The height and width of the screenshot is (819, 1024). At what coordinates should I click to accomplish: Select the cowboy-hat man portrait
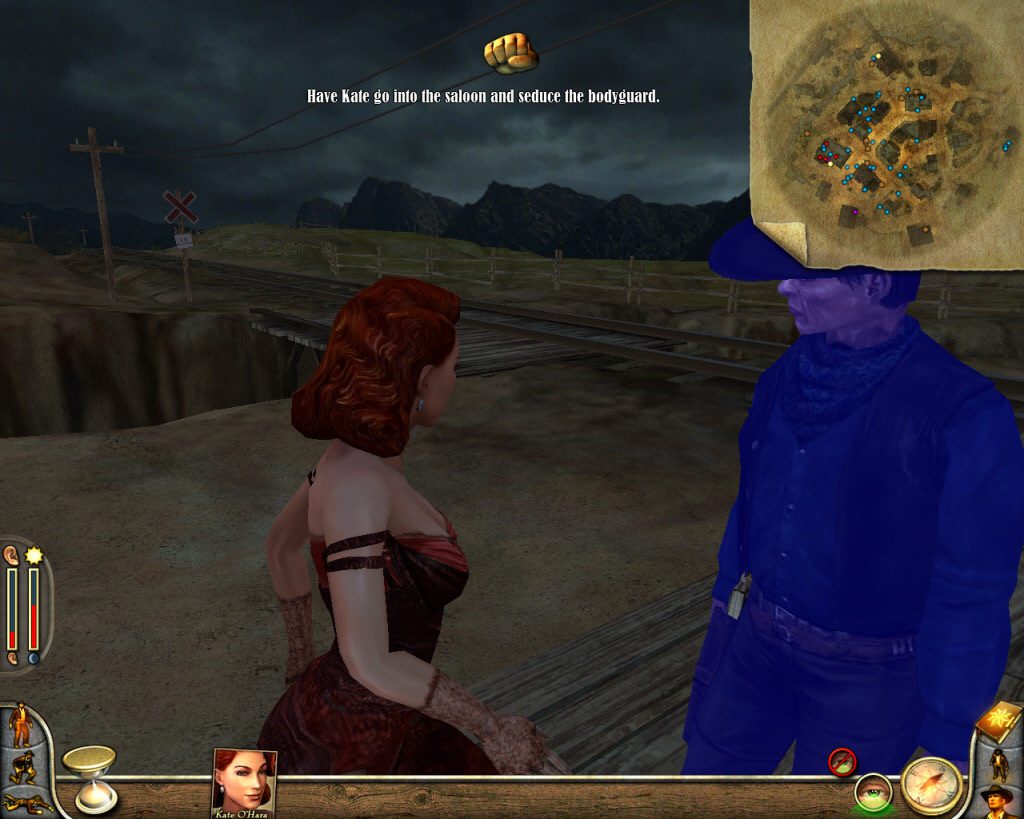coord(997,801)
